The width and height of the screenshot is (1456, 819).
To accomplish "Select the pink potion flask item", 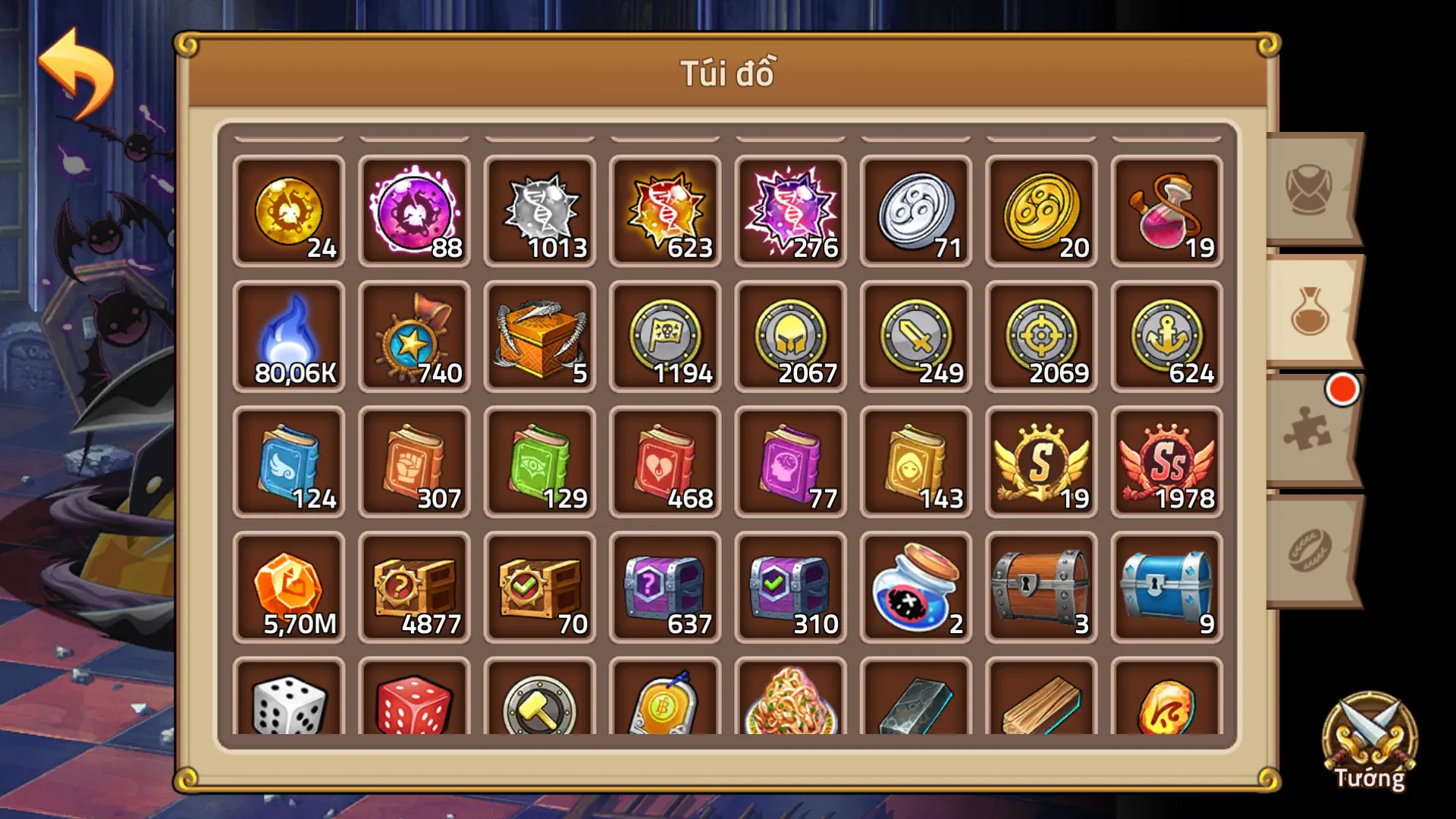I will pos(1168,210).
